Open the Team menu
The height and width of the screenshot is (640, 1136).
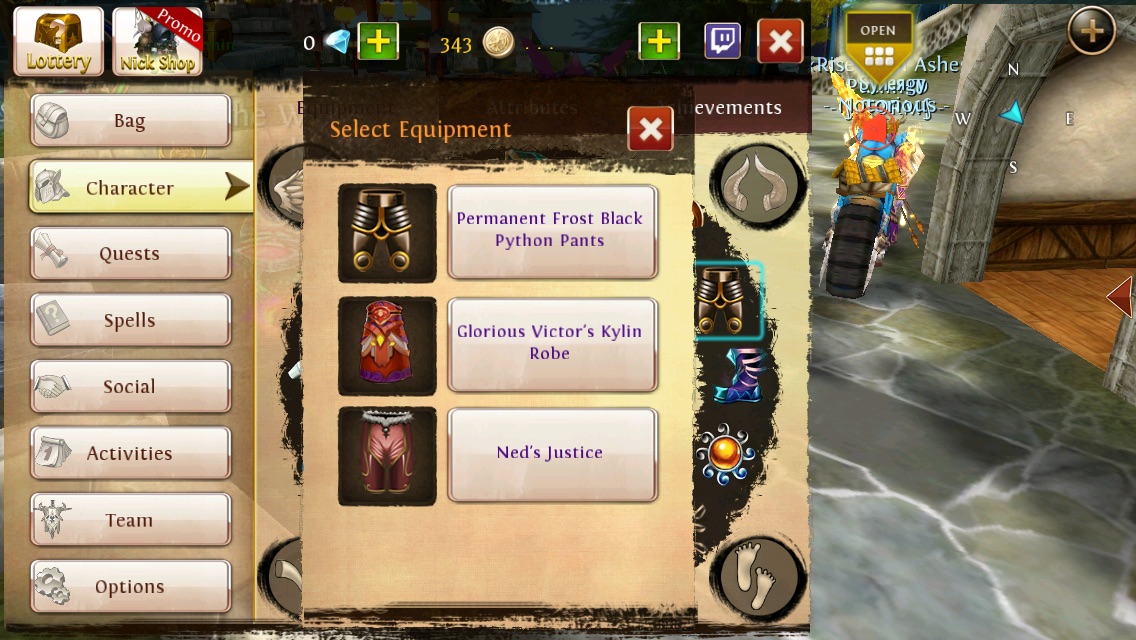[131, 521]
